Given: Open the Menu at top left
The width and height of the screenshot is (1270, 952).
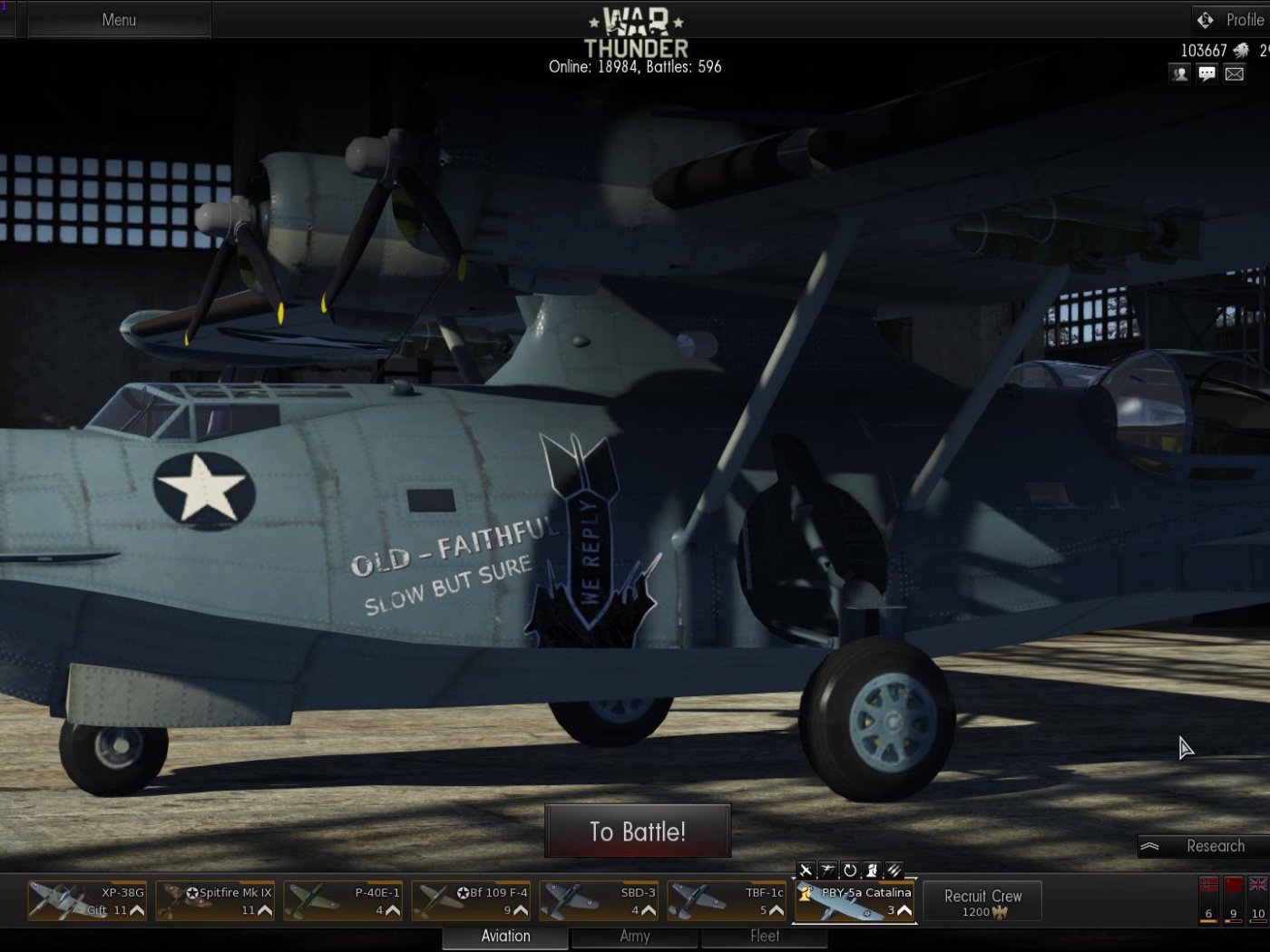Looking at the screenshot, I should (118, 18).
